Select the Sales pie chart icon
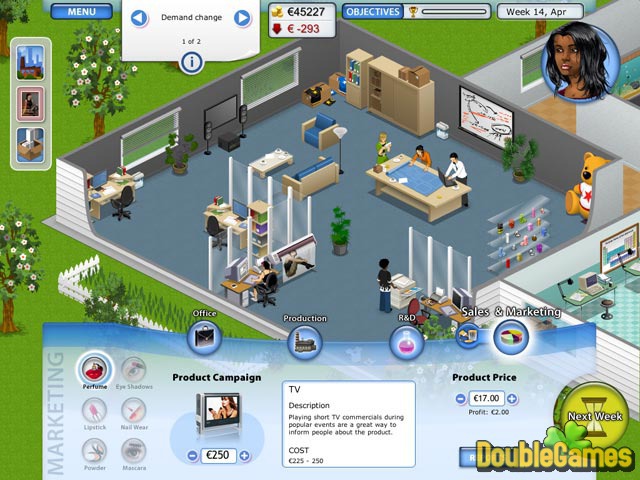The height and width of the screenshot is (480, 640). [x=511, y=337]
